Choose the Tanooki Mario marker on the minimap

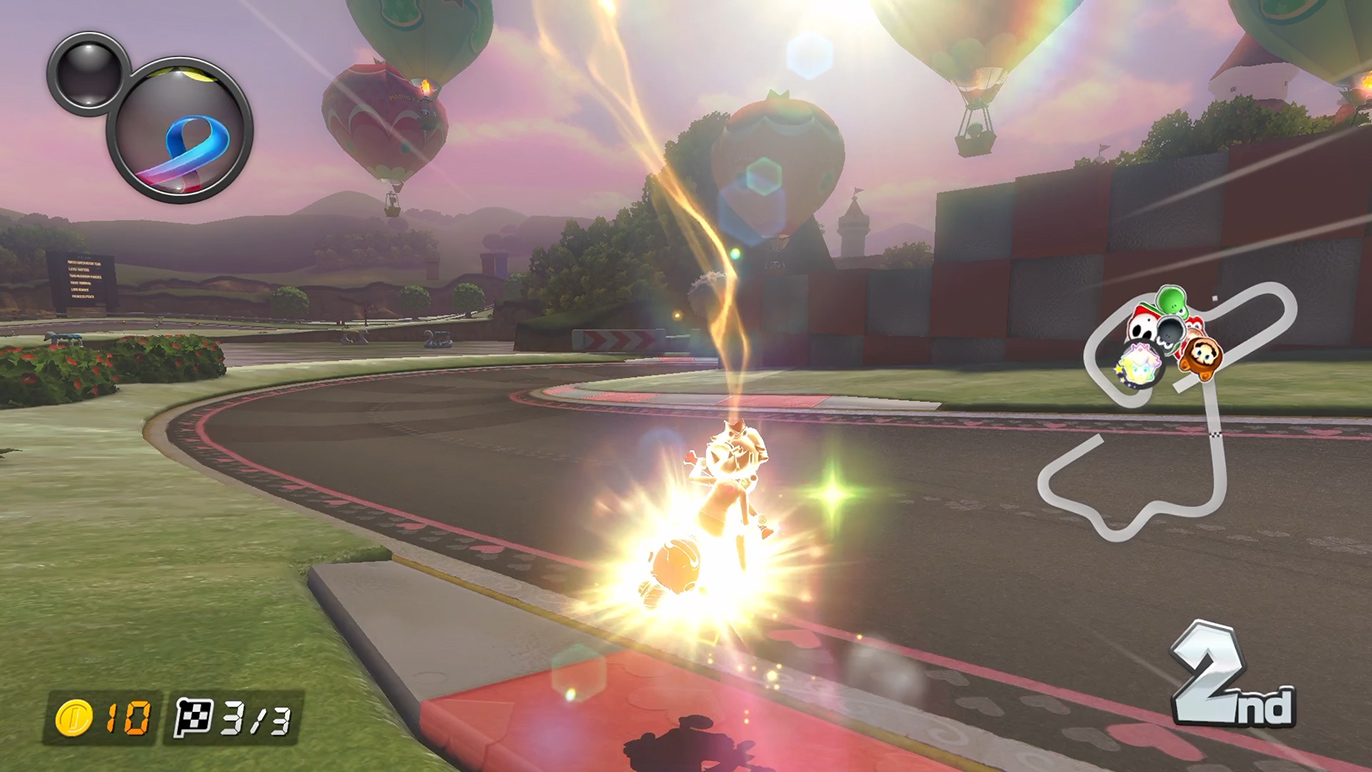(x=1199, y=352)
